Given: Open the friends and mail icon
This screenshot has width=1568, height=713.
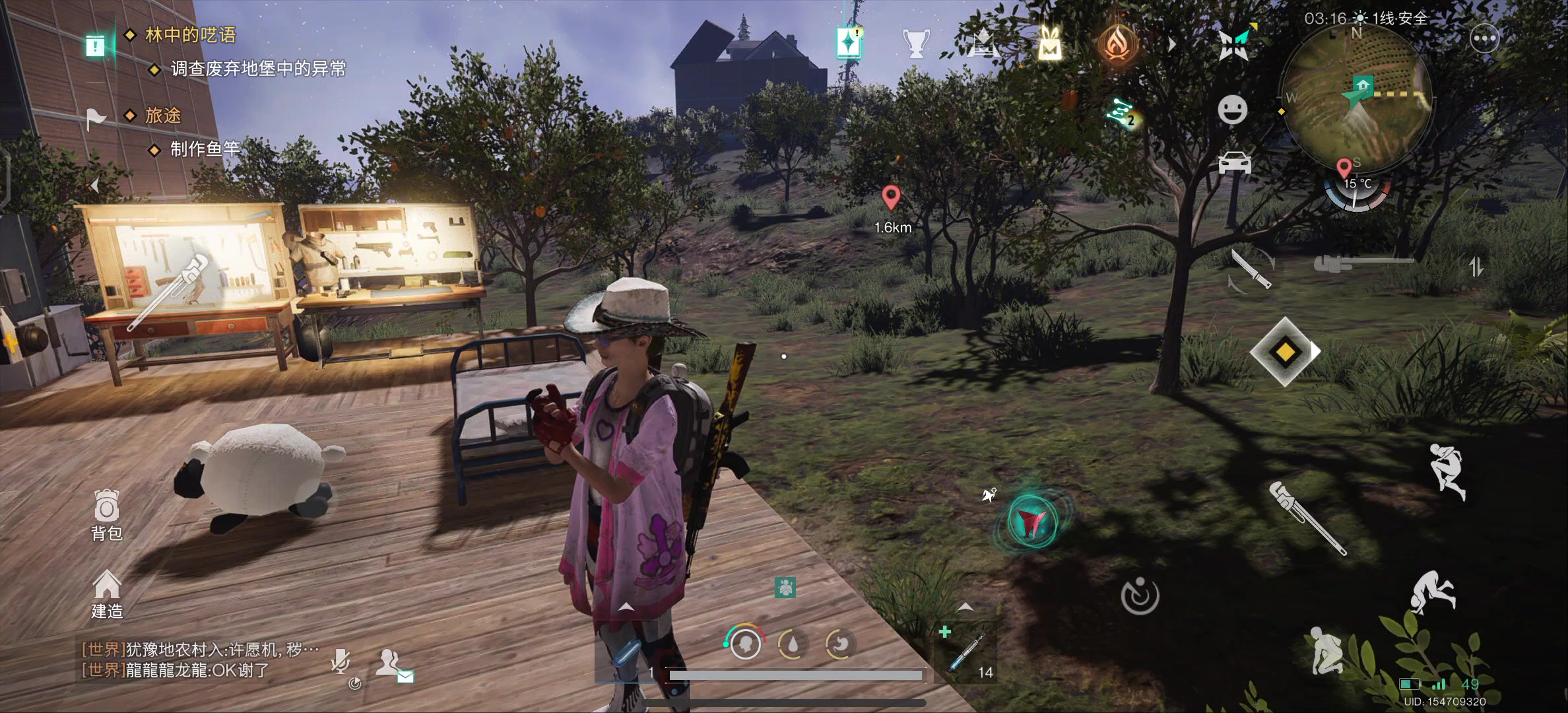Looking at the screenshot, I should click(x=391, y=663).
